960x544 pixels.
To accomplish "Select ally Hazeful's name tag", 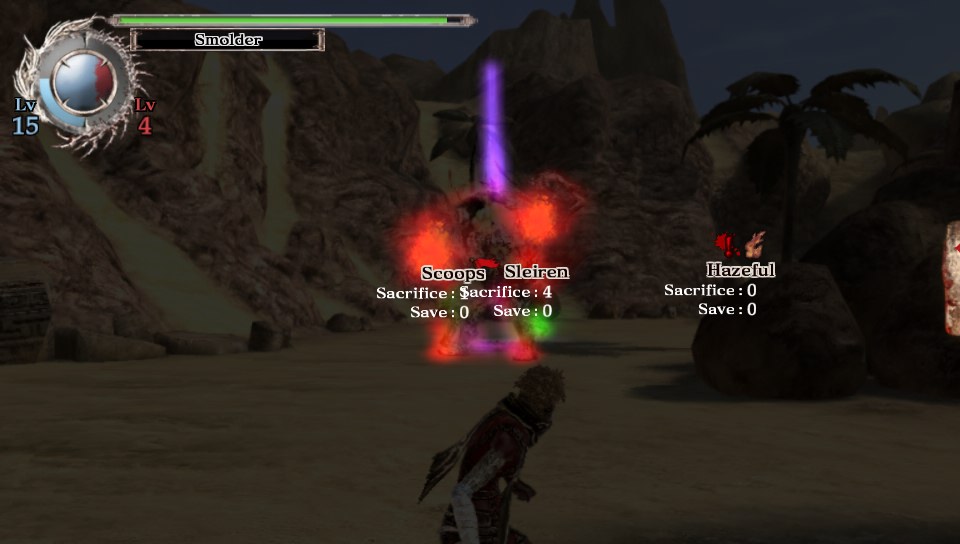I will [740, 270].
